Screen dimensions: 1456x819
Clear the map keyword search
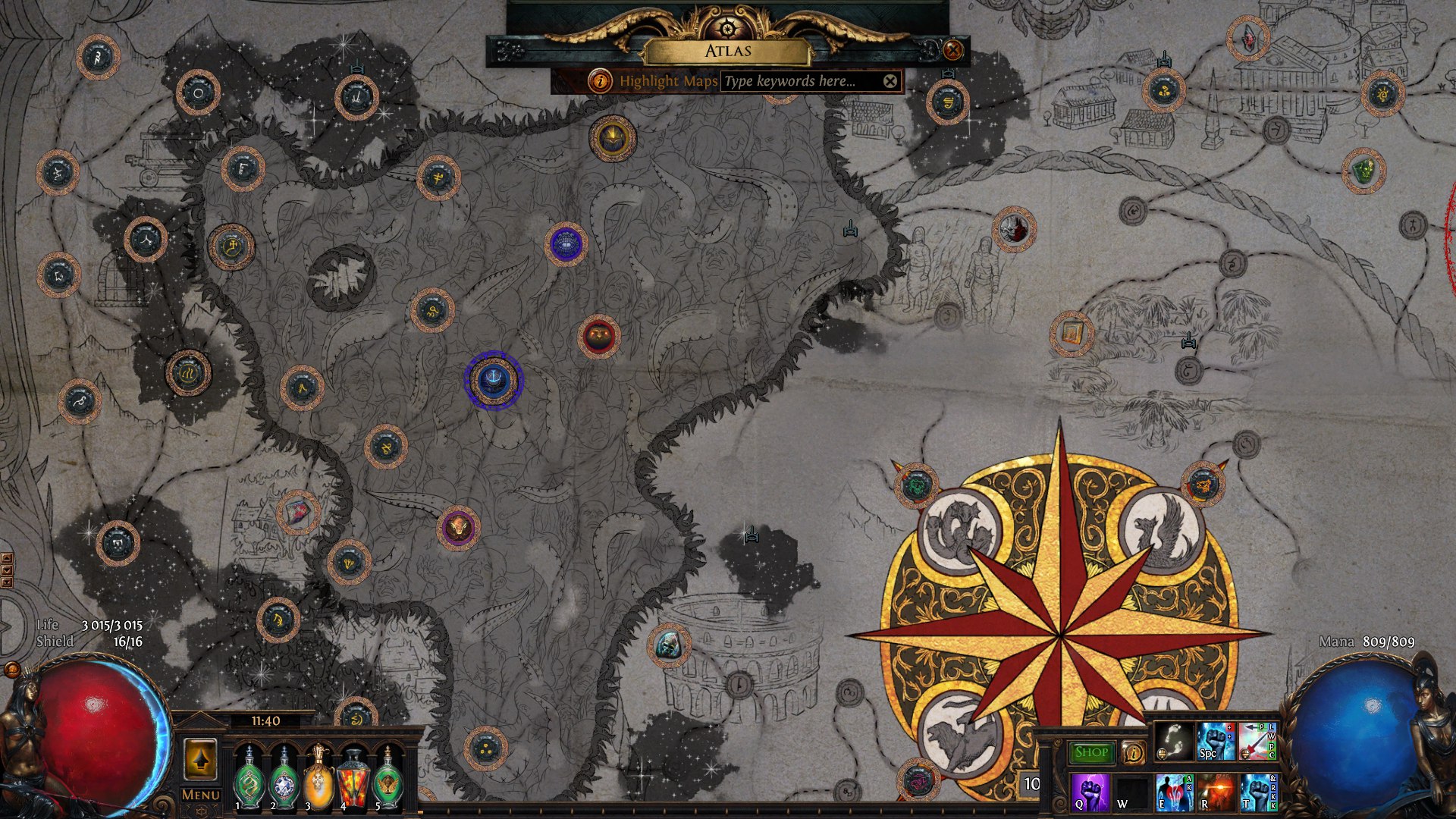click(x=890, y=81)
